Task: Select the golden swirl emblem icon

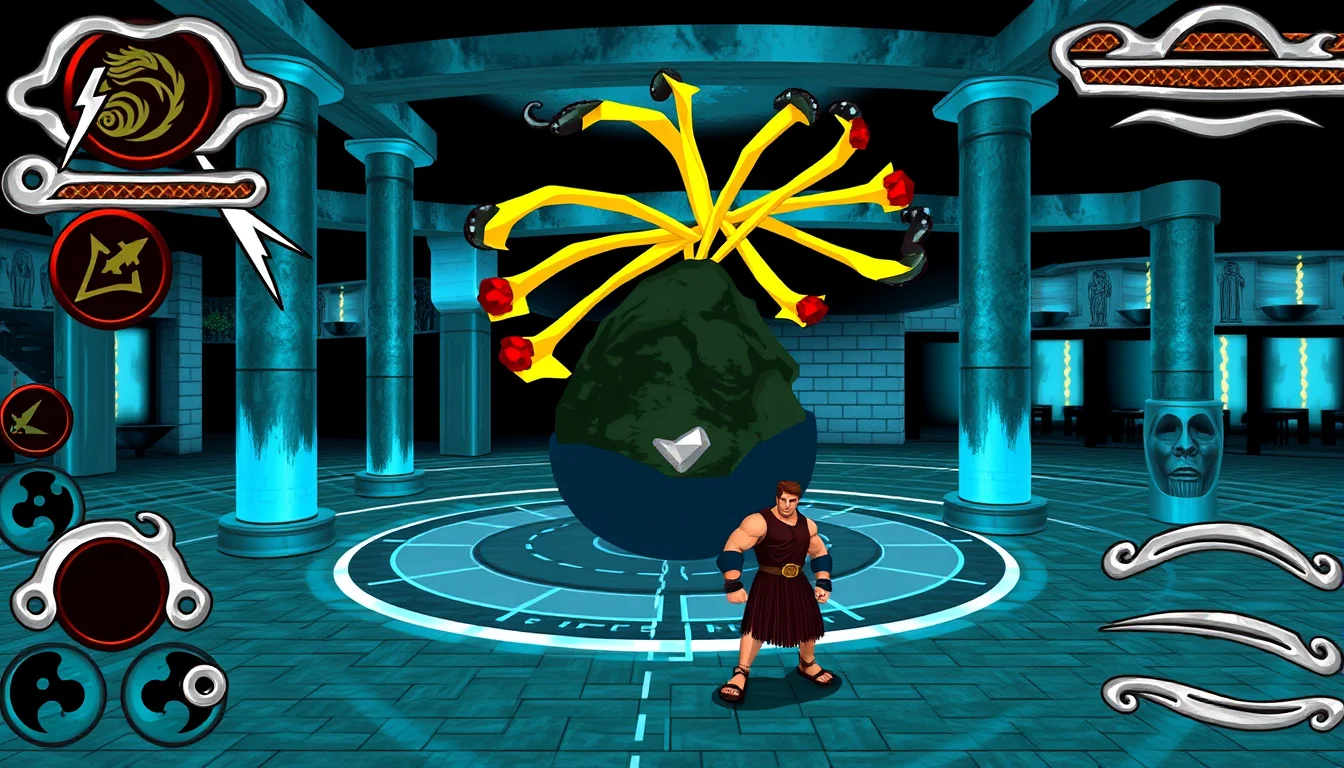Action: point(142,92)
